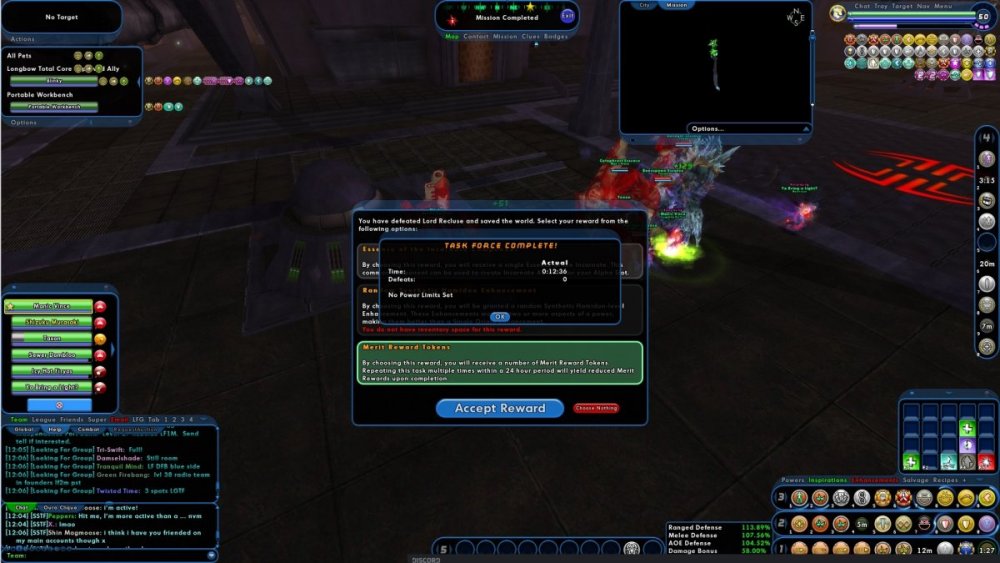Open the map Options dropdown
The image size is (1000, 563).
point(708,128)
